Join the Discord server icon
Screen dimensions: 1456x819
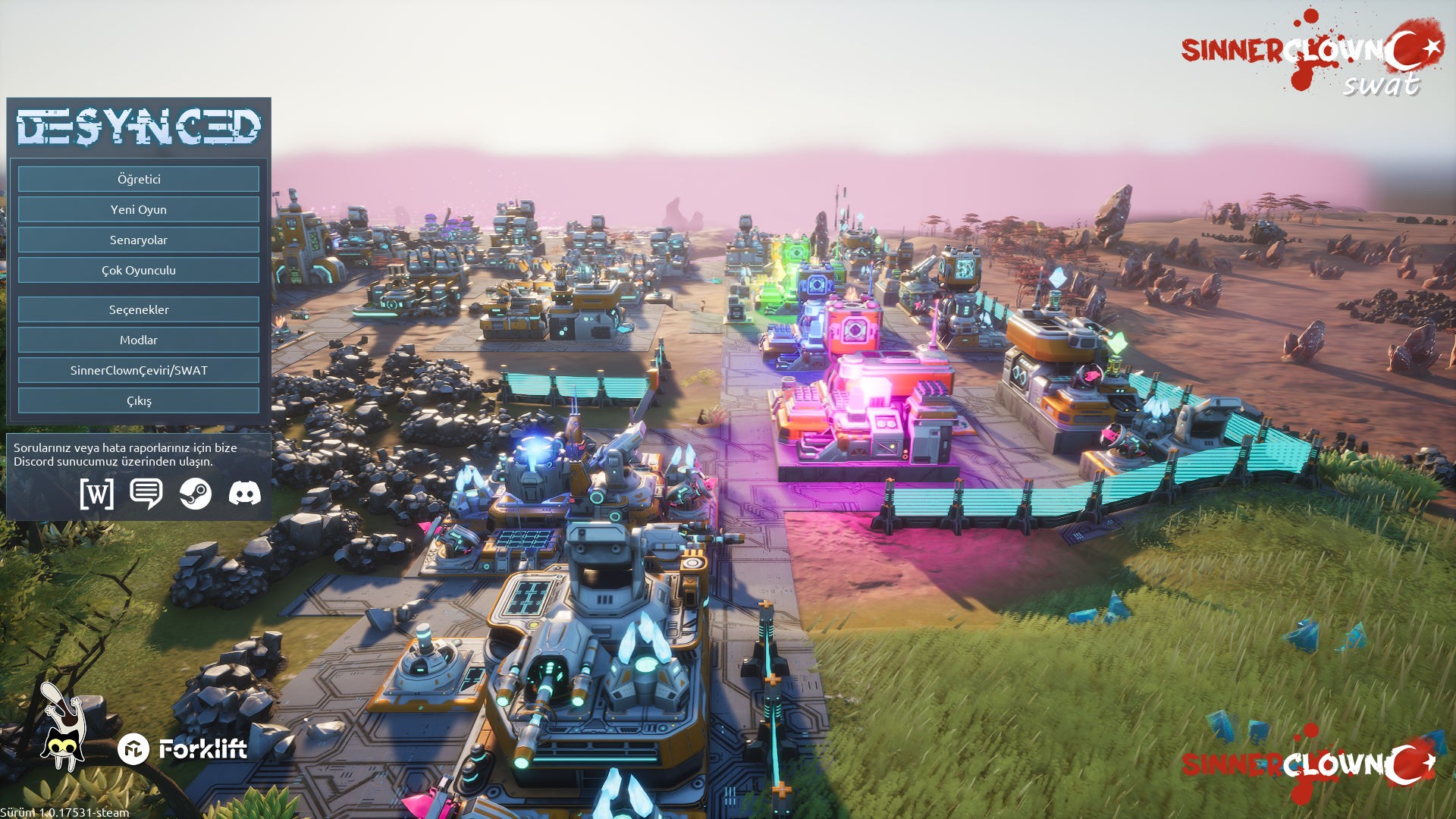[x=245, y=494]
